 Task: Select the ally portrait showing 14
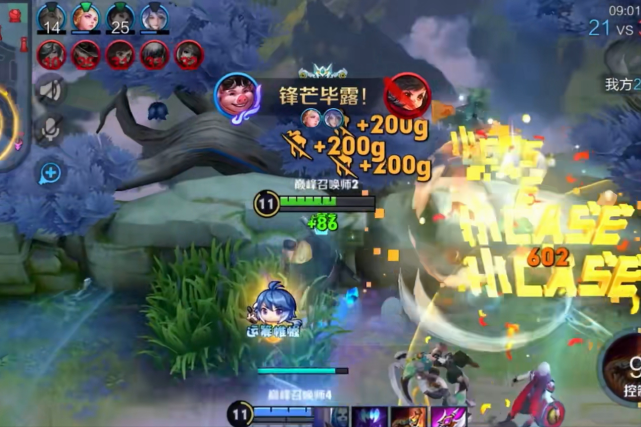tap(51, 19)
